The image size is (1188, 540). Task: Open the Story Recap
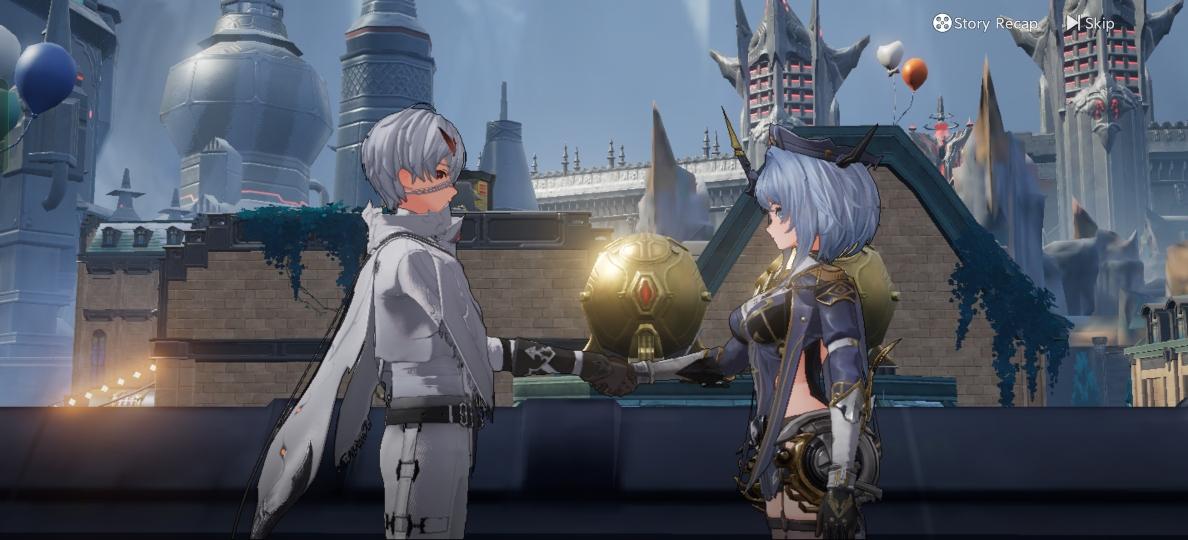pos(985,23)
